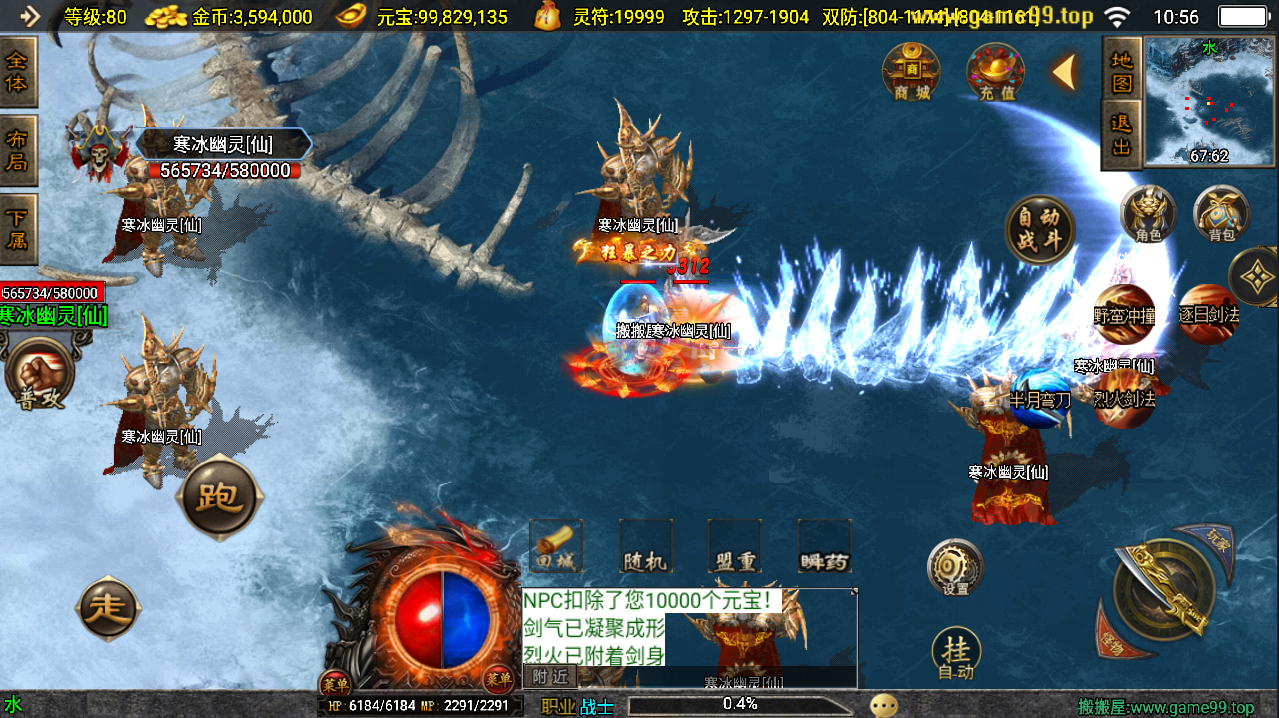Open the 背包 backpack
Viewport: 1279px width, 718px height.
coord(1221,213)
